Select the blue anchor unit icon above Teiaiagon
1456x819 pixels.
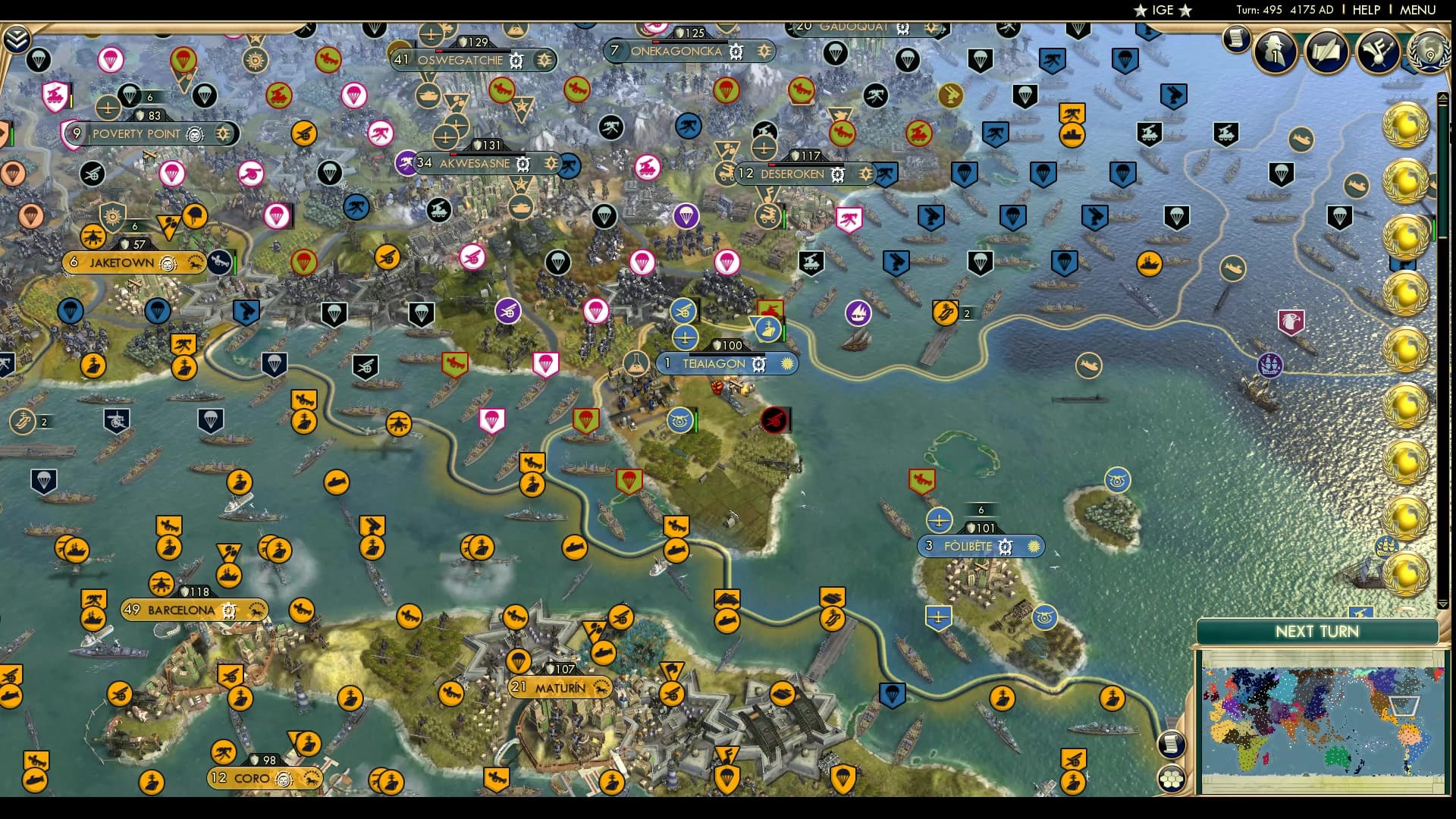[768, 331]
